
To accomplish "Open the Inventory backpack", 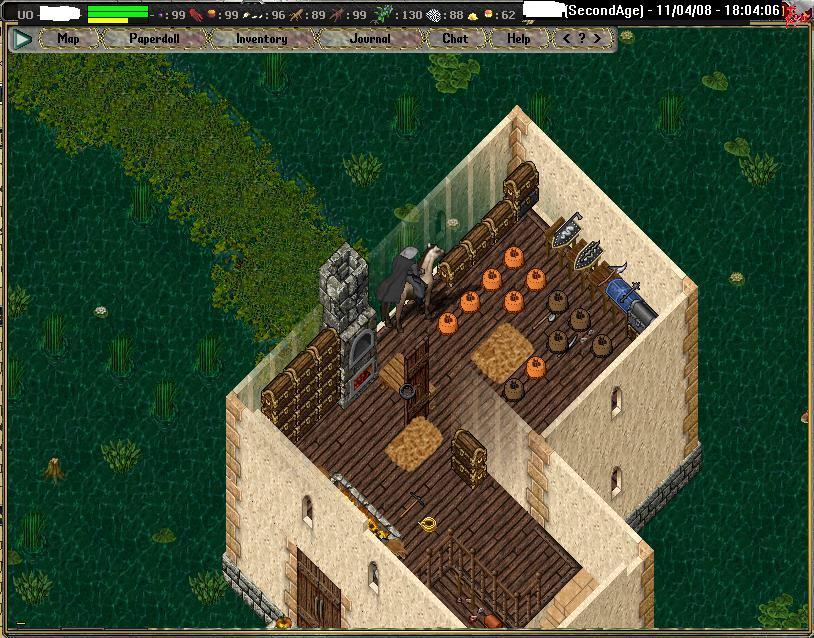I will (x=261, y=39).
